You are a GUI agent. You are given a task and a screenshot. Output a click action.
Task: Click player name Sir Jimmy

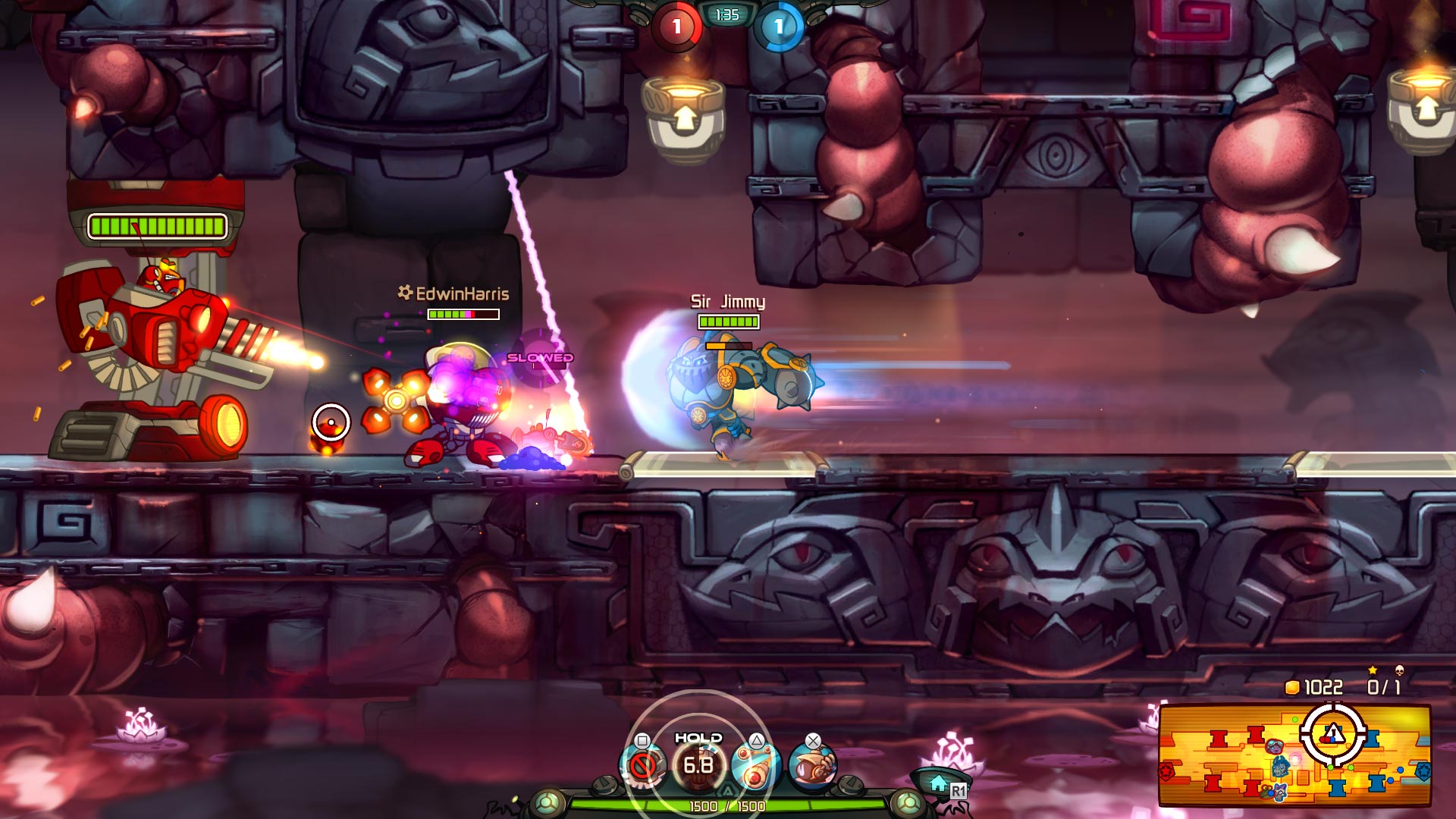[x=726, y=302]
